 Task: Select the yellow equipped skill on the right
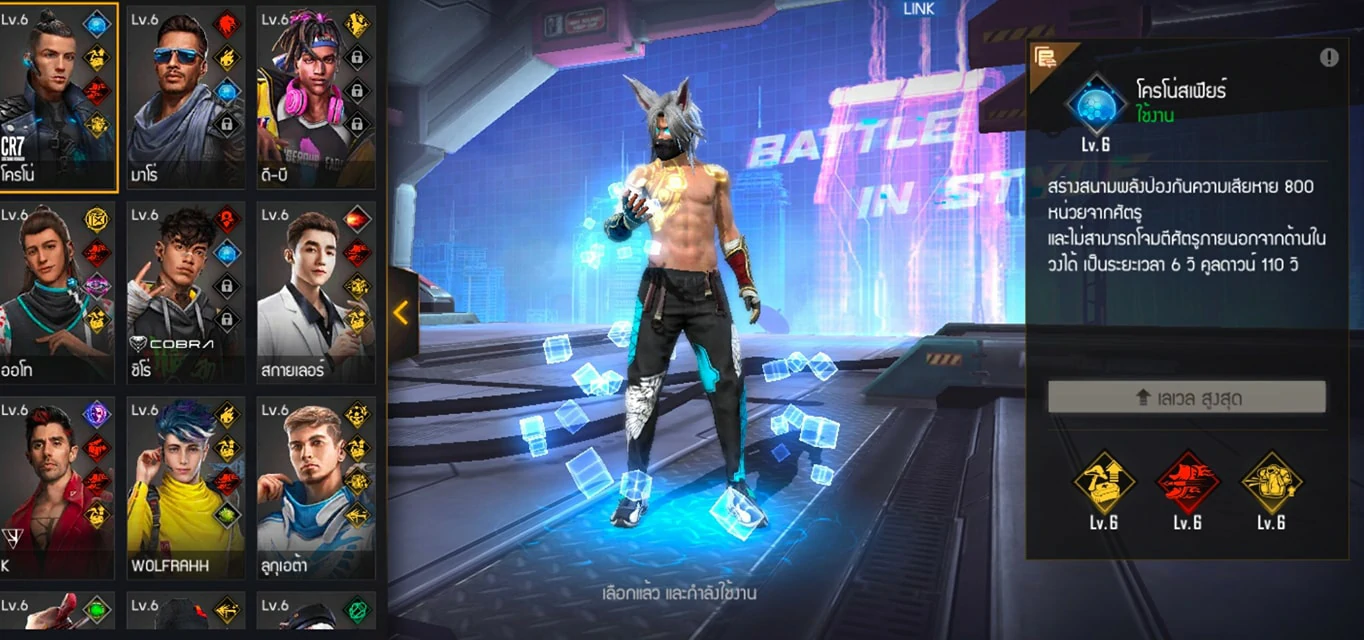point(1271,483)
